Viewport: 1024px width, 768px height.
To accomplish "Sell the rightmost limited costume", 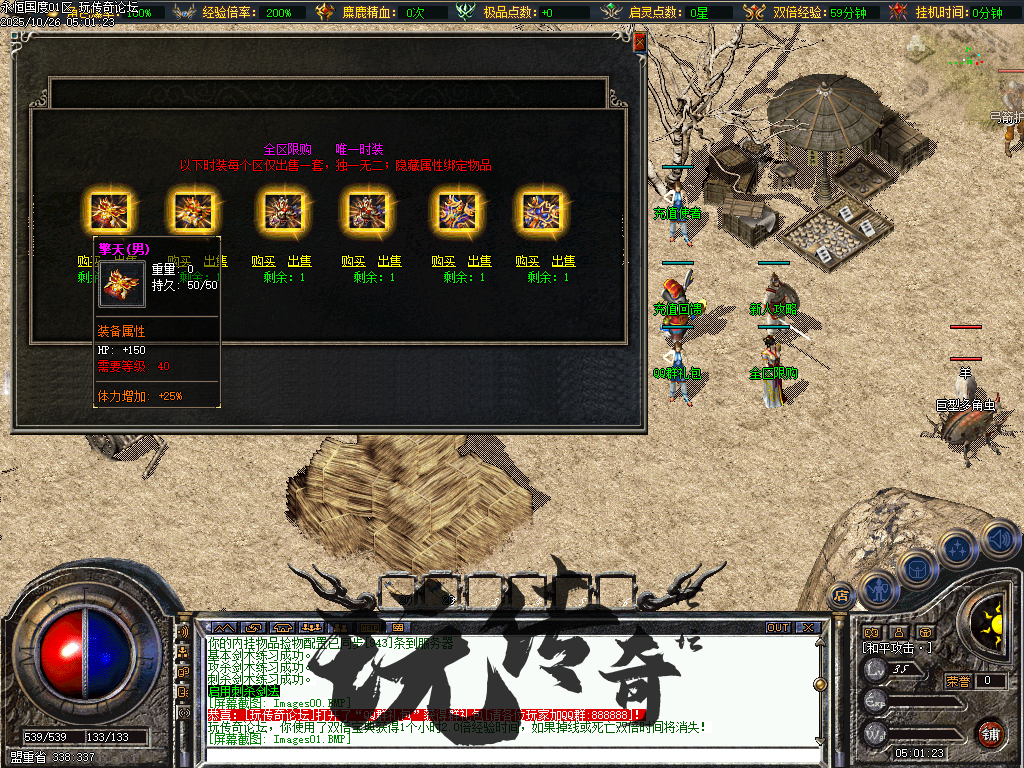I will click(564, 261).
